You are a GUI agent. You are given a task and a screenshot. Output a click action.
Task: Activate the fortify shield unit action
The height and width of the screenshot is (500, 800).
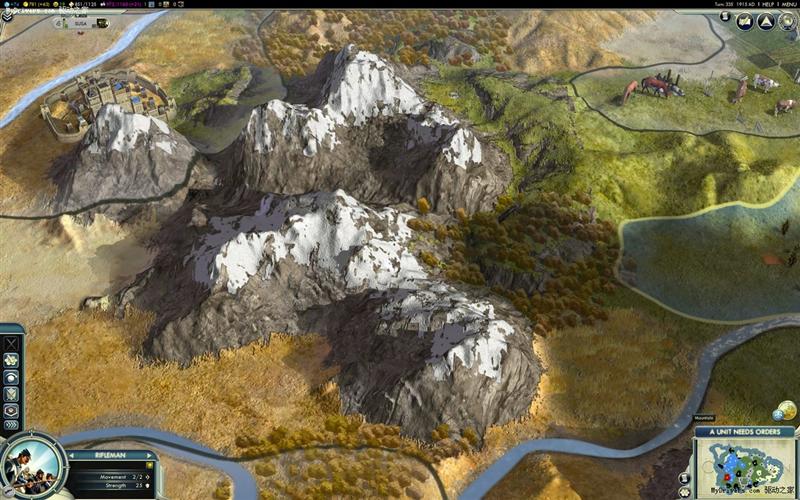(x=11, y=393)
